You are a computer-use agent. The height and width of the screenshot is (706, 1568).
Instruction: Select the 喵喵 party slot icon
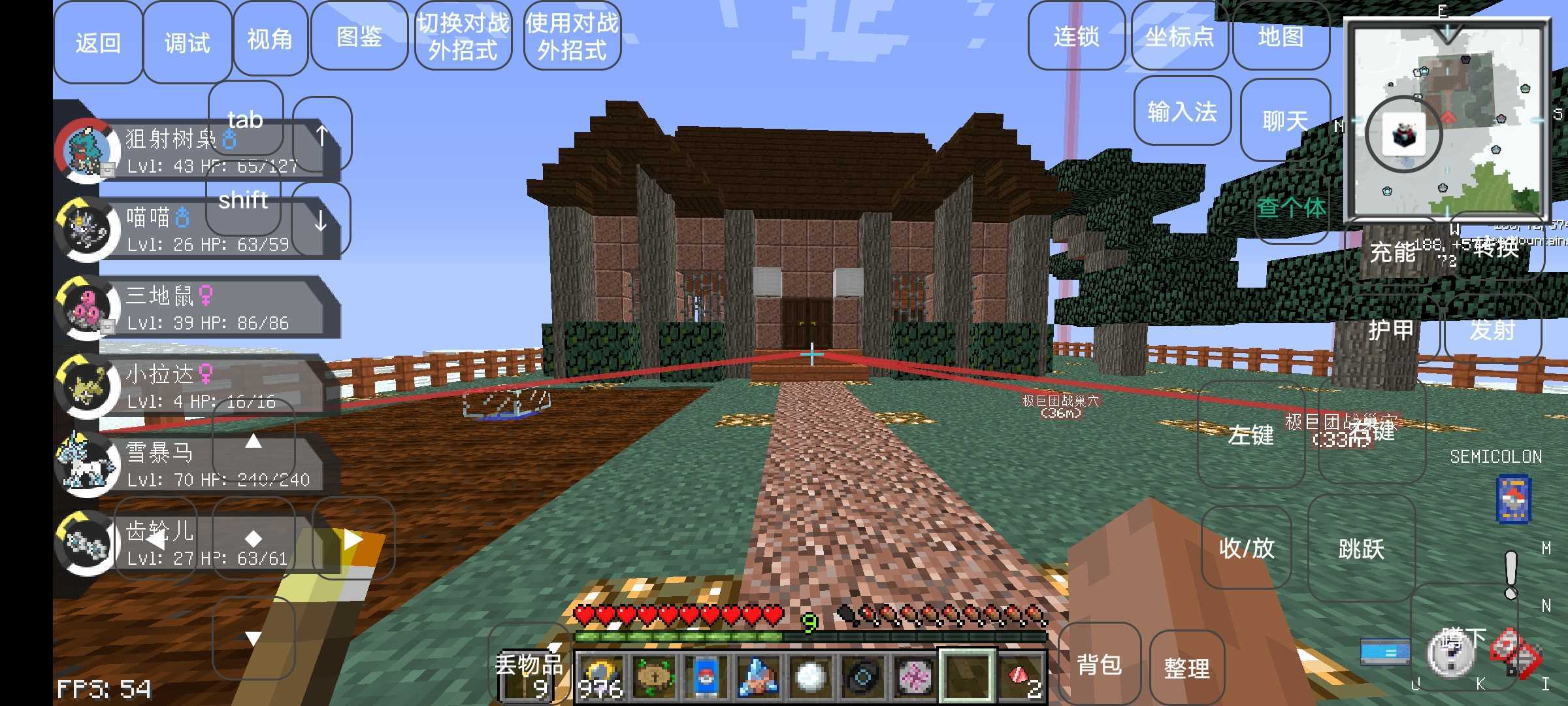88,229
